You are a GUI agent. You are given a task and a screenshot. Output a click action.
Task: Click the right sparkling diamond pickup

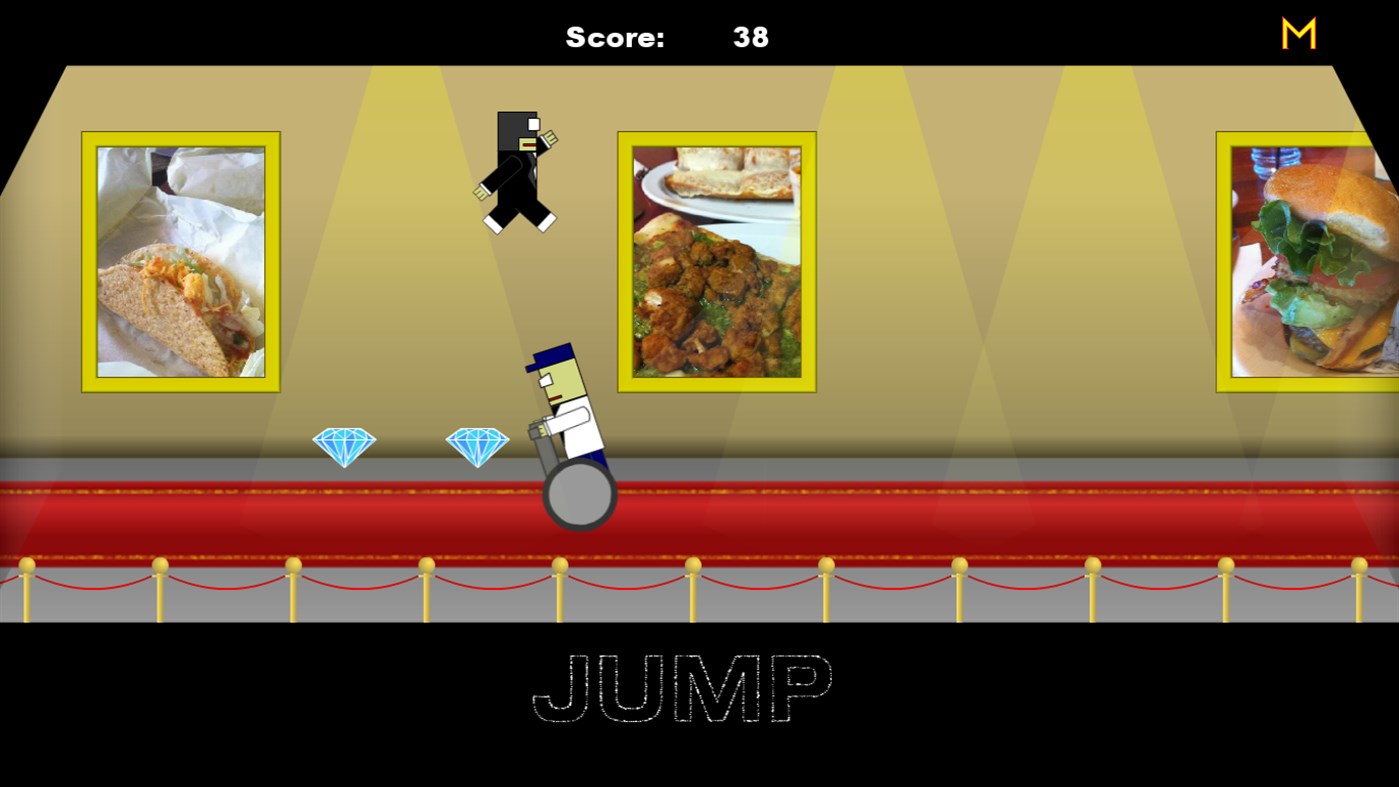(x=479, y=443)
